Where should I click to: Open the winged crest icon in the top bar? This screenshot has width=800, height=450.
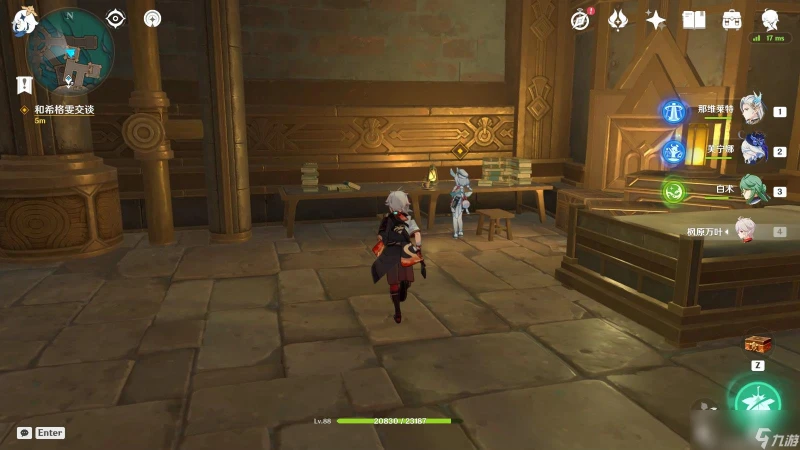point(618,19)
